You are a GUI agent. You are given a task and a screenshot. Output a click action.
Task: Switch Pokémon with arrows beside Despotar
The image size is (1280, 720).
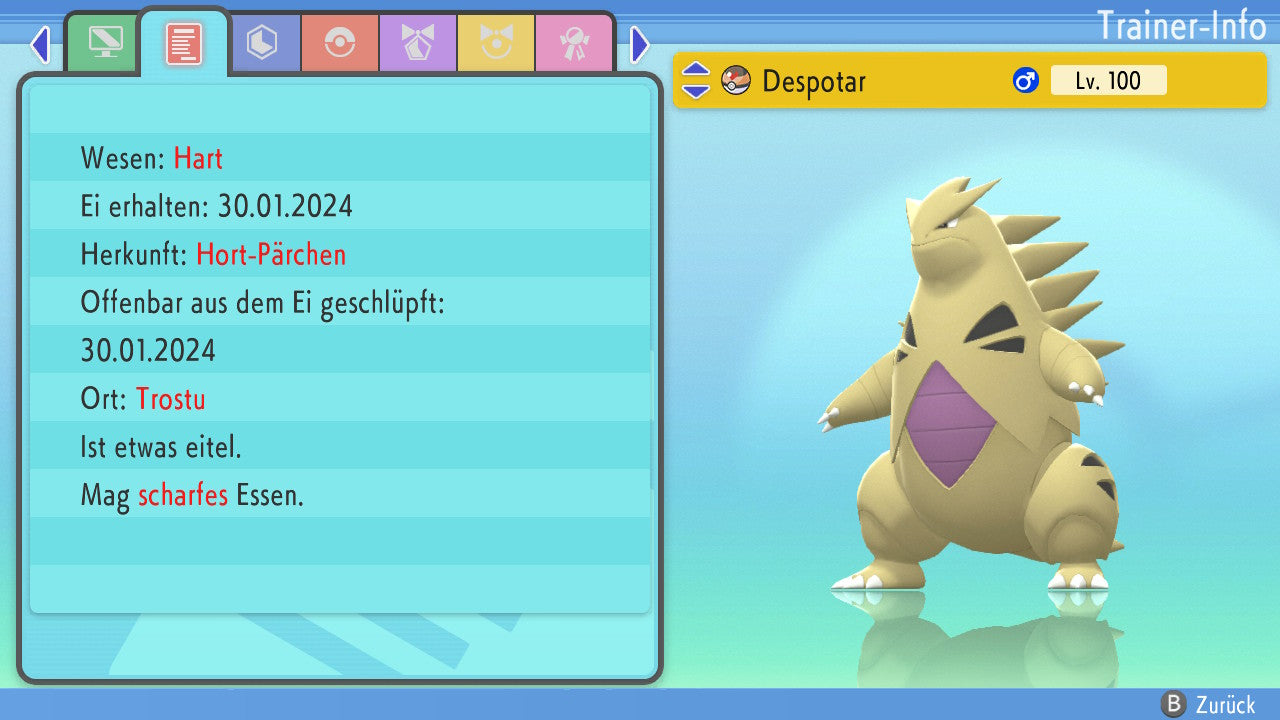click(696, 80)
